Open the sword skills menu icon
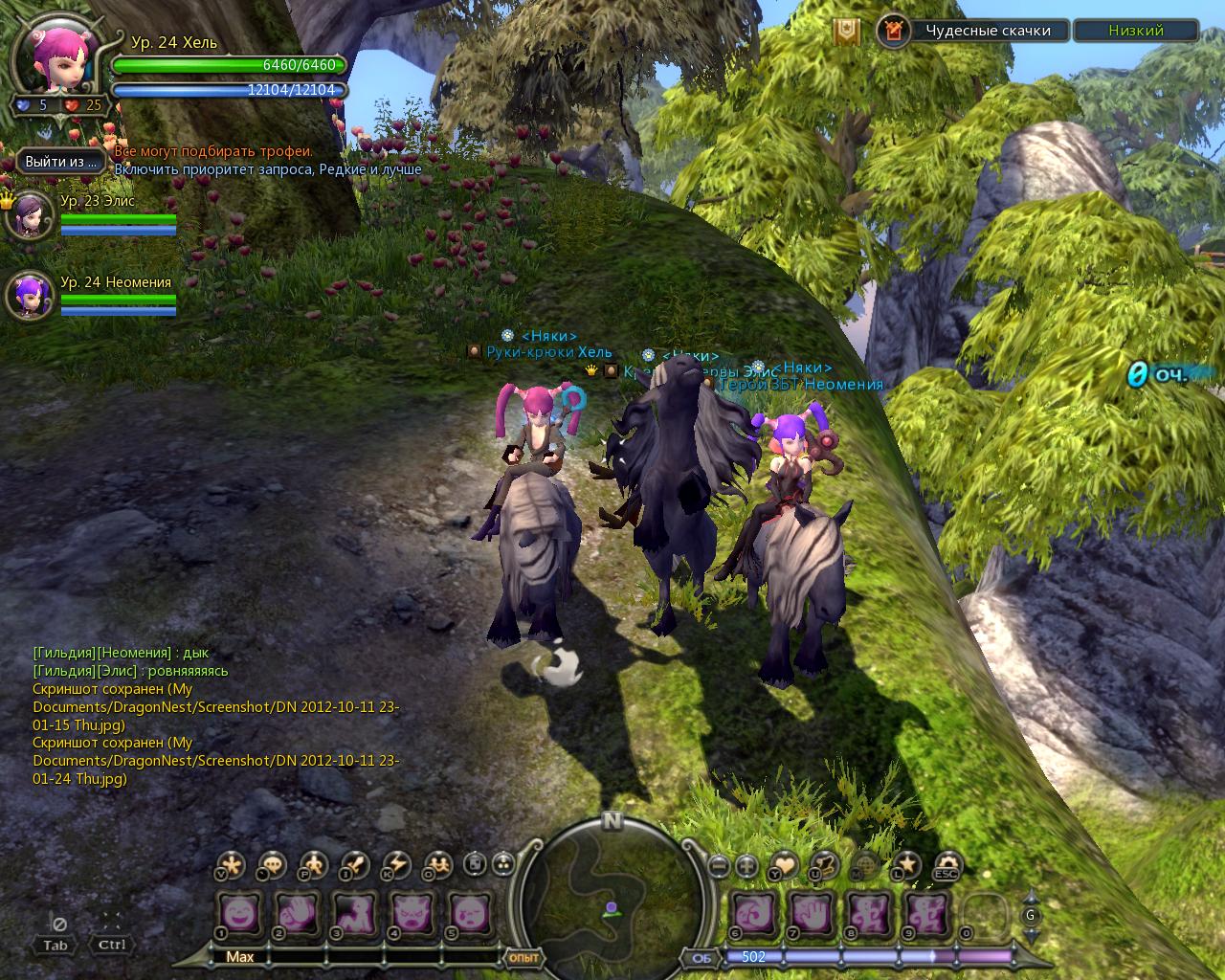 355,865
